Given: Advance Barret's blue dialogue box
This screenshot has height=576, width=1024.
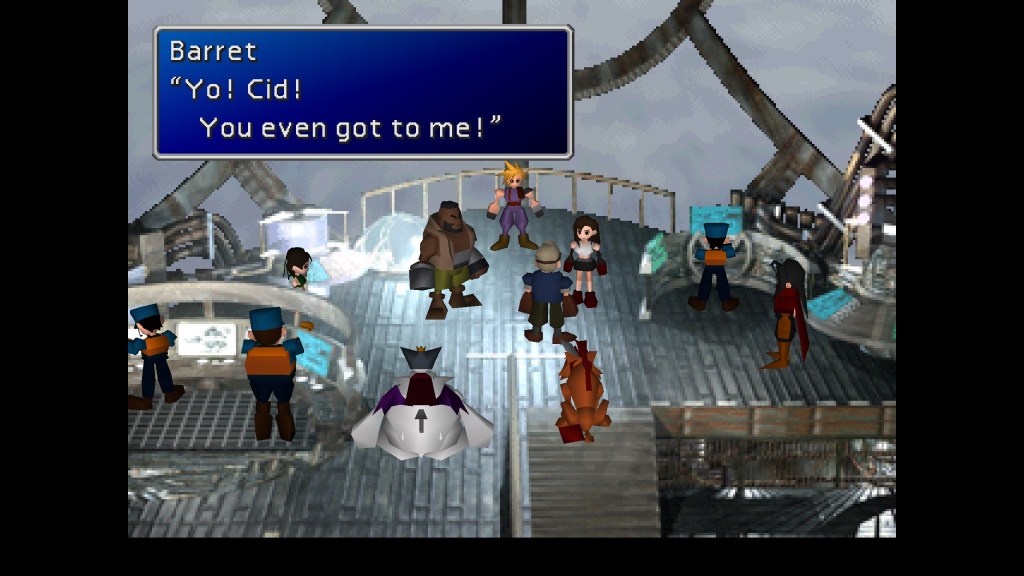Looking at the screenshot, I should [x=362, y=92].
